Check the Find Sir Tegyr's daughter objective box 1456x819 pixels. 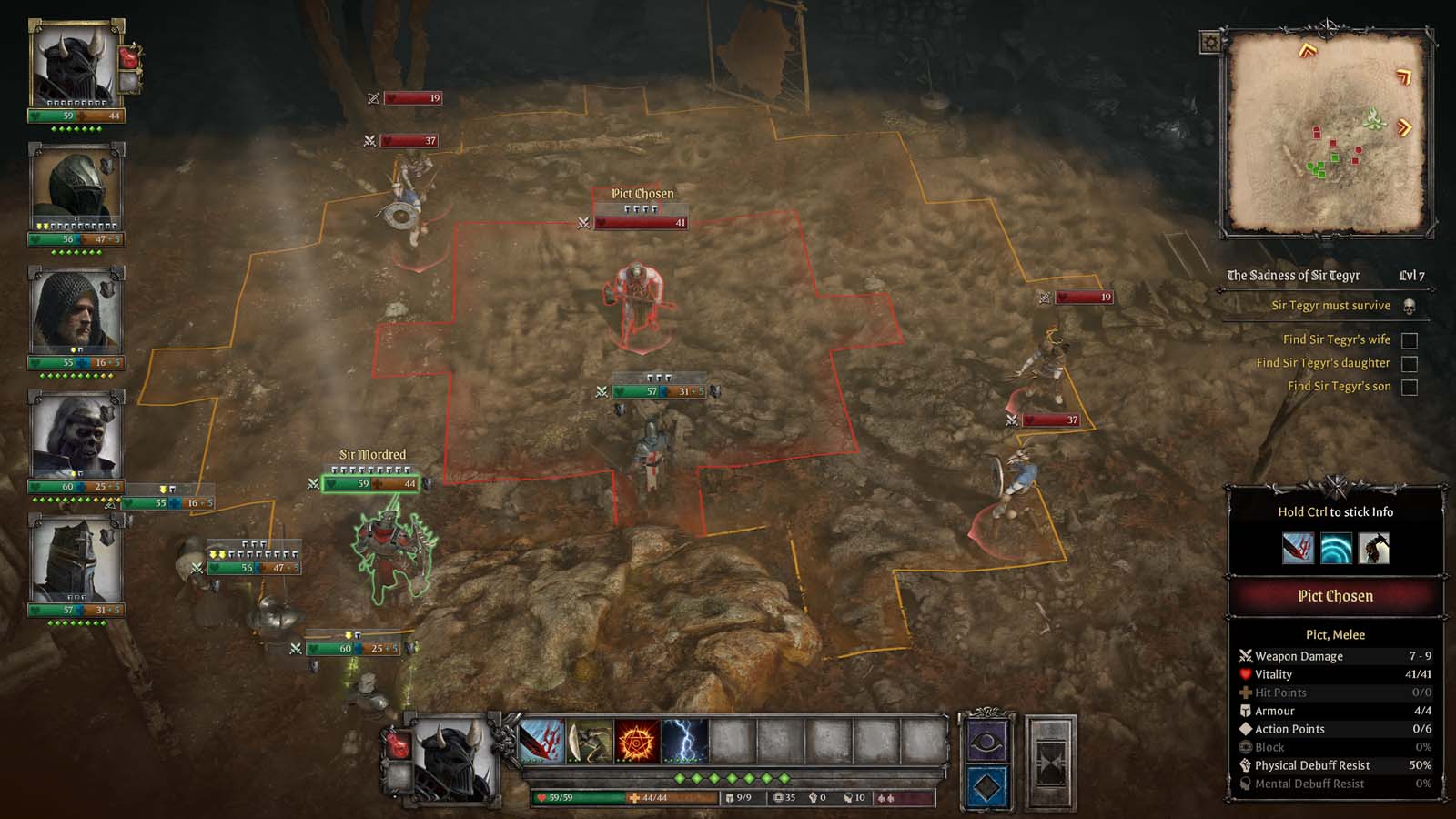(1411, 362)
